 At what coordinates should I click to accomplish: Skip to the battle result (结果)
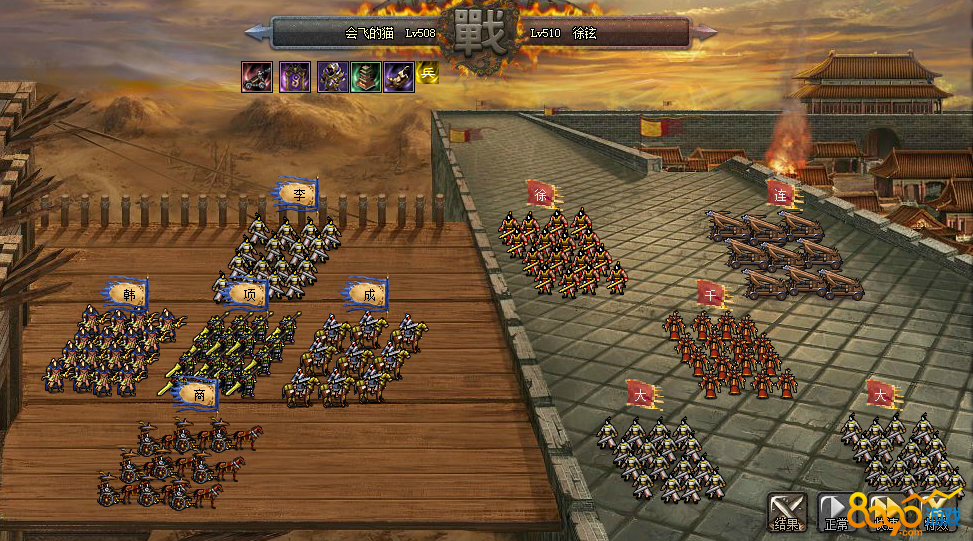coord(786,511)
